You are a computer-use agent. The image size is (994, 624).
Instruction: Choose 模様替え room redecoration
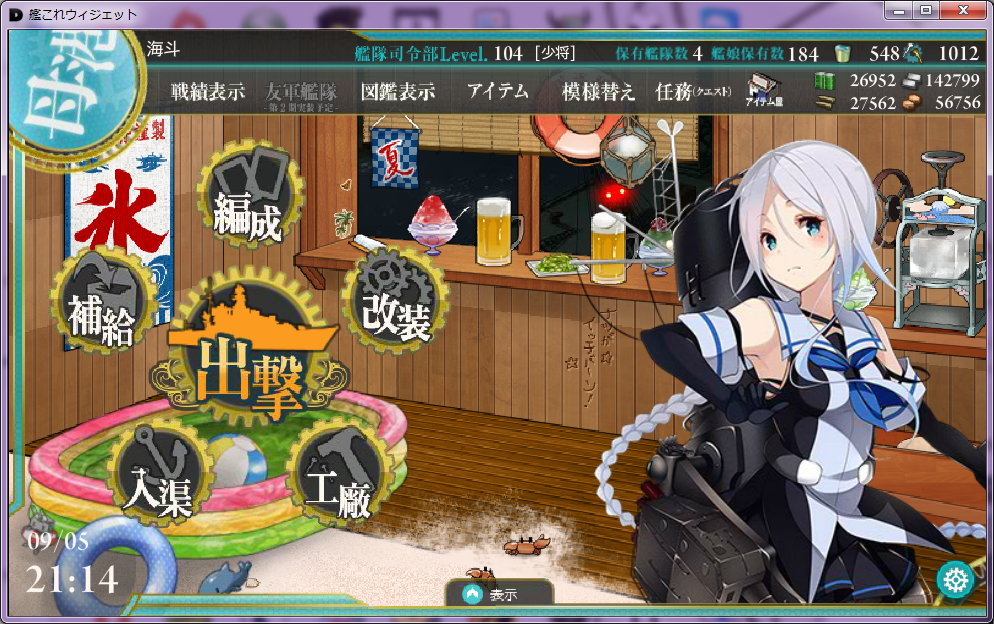tap(598, 92)
